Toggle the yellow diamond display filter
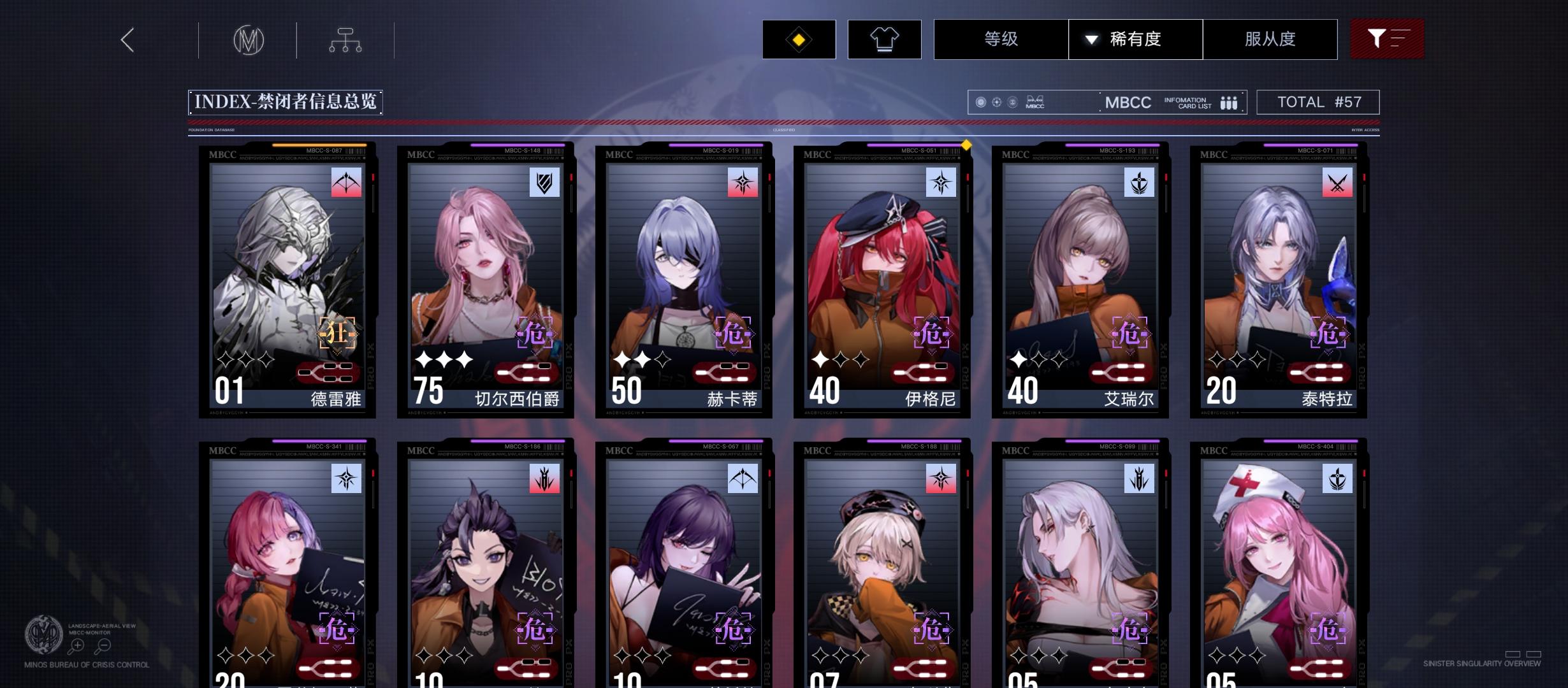 click(x=799, y=39)
